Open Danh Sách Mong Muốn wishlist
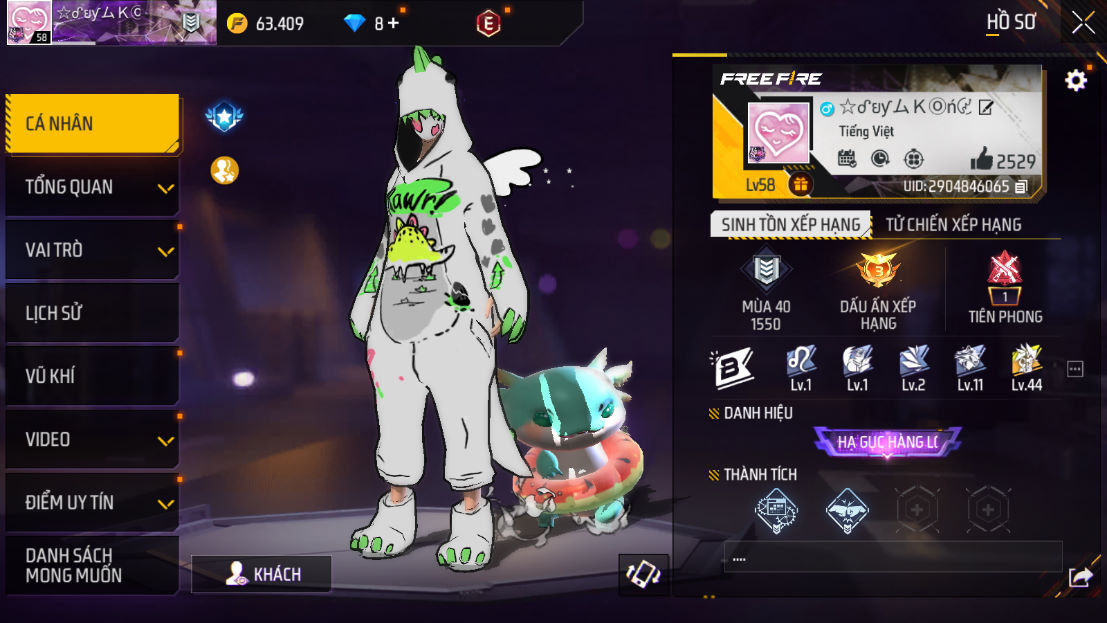 92,565
